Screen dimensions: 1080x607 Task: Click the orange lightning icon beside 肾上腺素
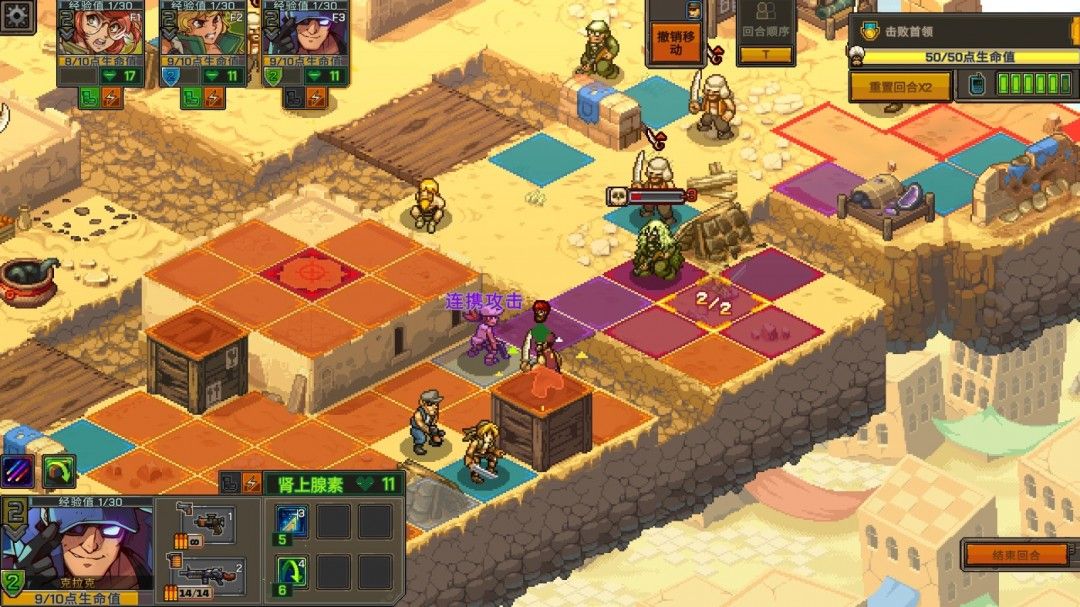(x=252, y=484)
